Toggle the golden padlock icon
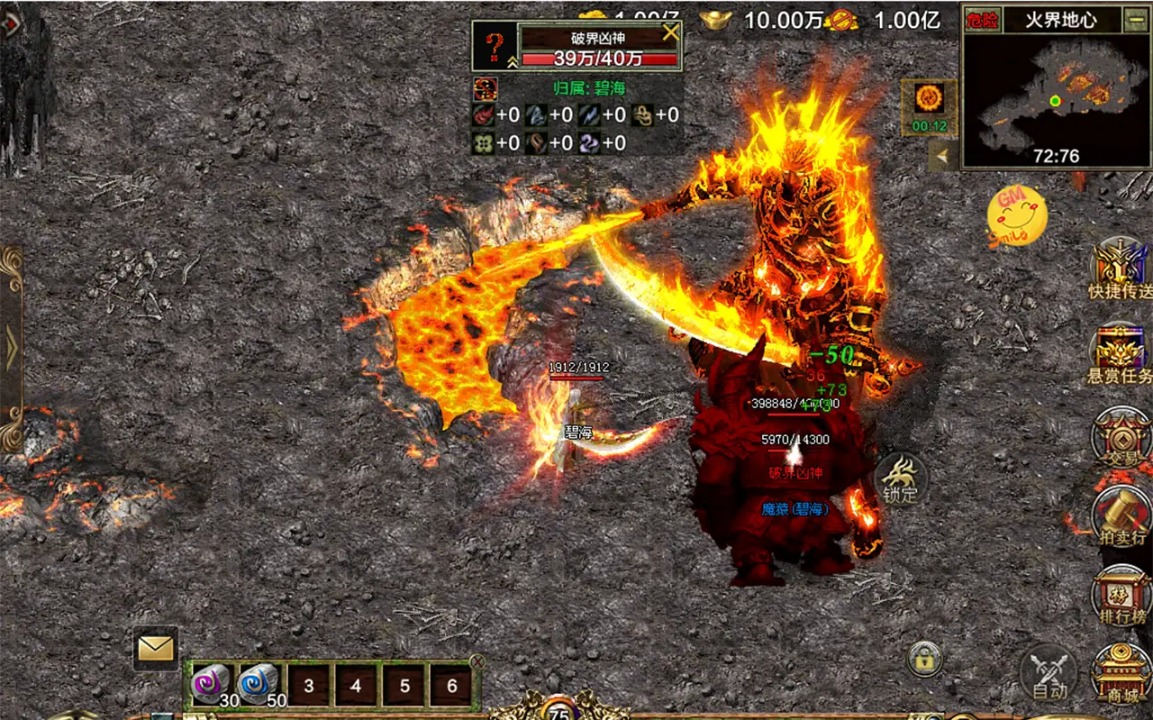 click(x=926, y=658)
